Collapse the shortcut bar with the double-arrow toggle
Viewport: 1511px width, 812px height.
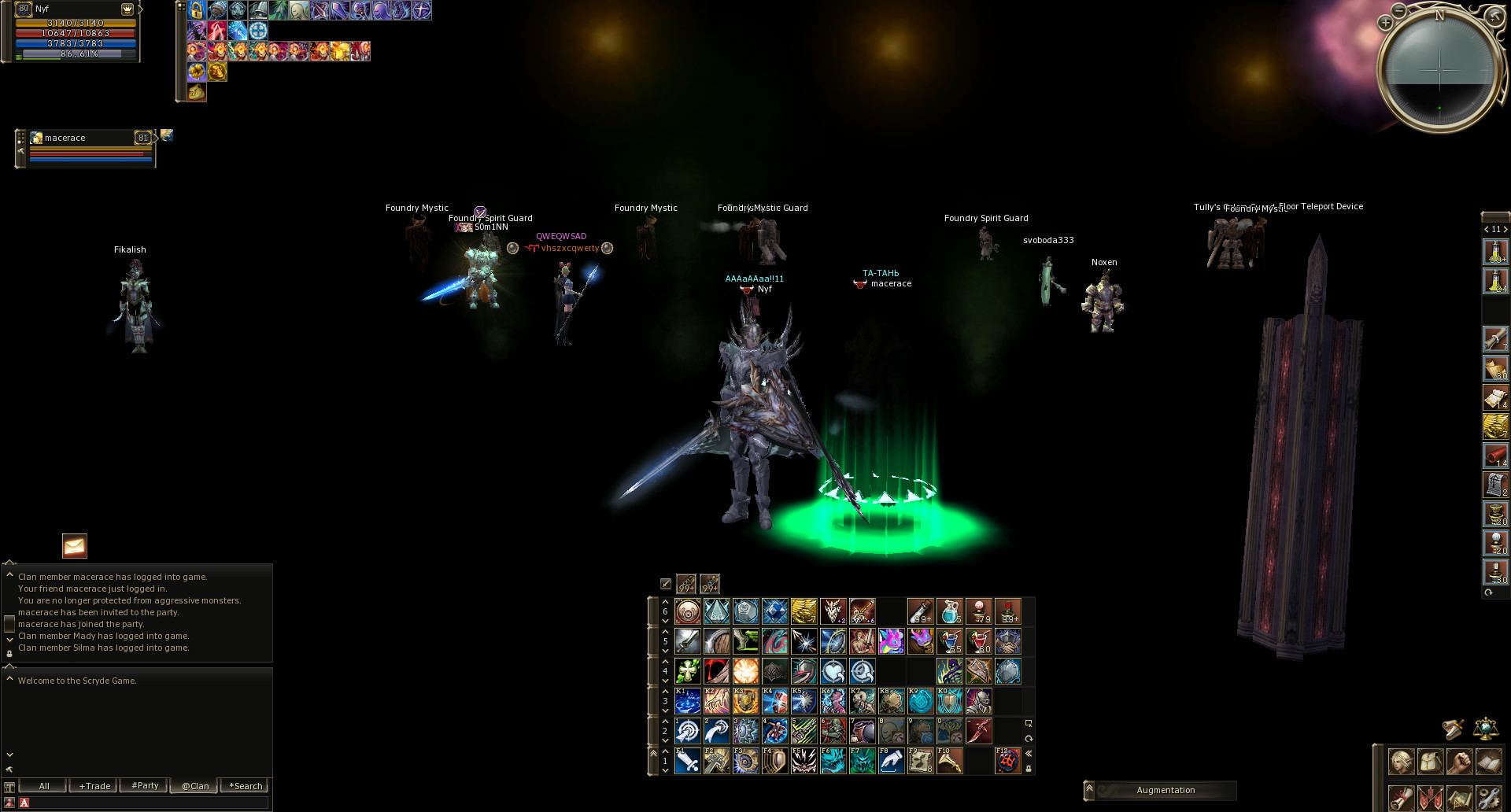(1028, 752)
